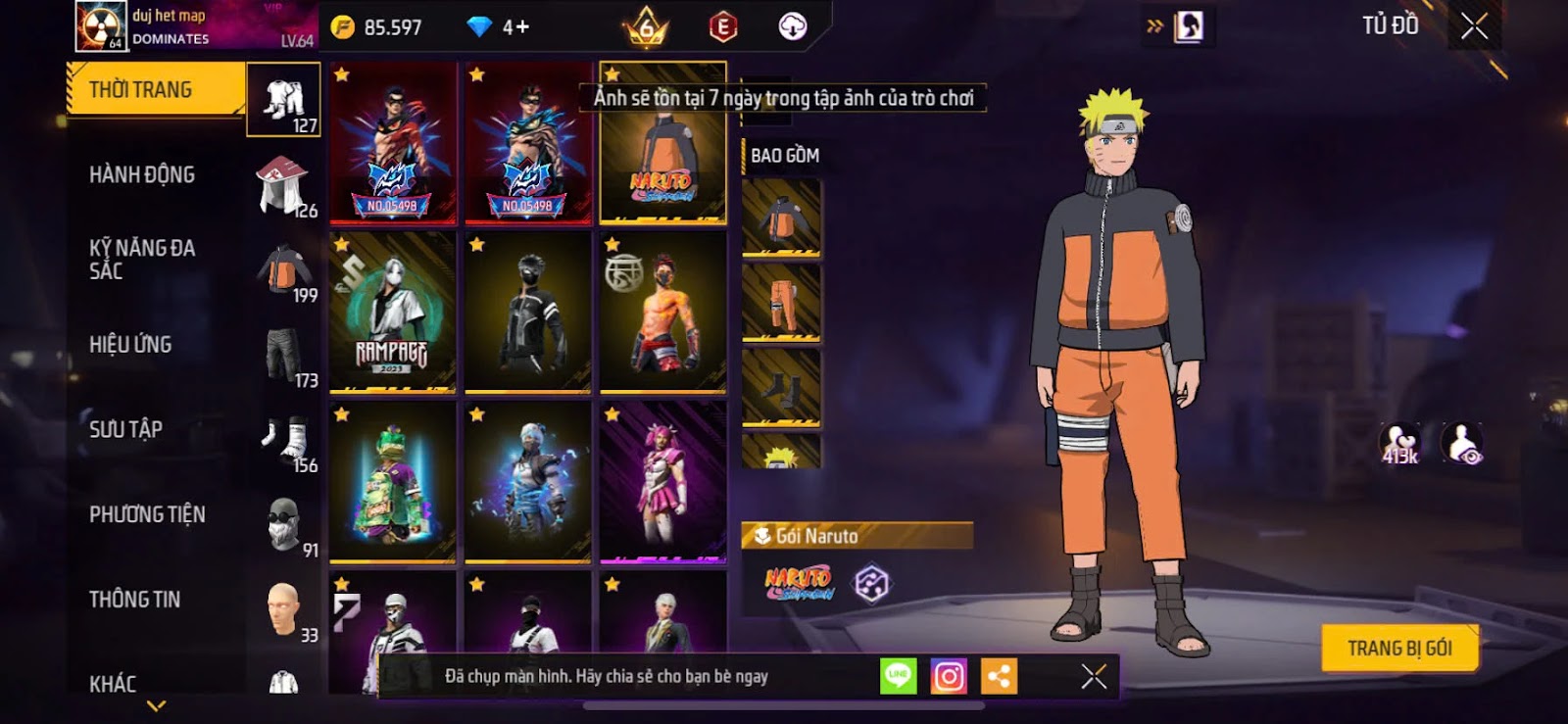The image size is (1568, 724).
Task: Add diamonds with the plus button
Action: [516, 26]
